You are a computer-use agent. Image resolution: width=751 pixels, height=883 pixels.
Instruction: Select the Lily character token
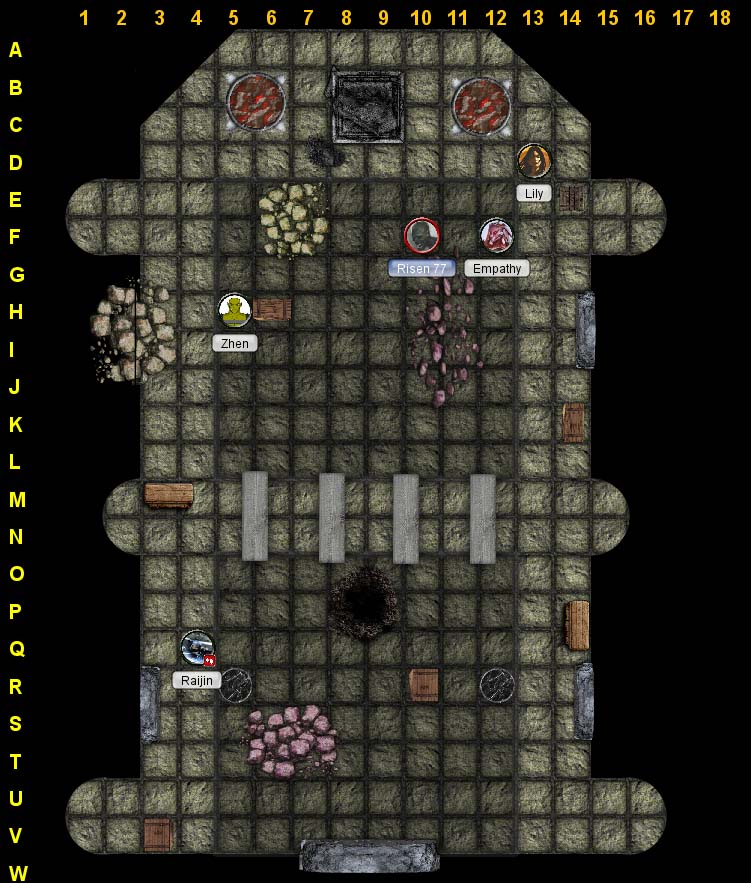pos(533,160)
